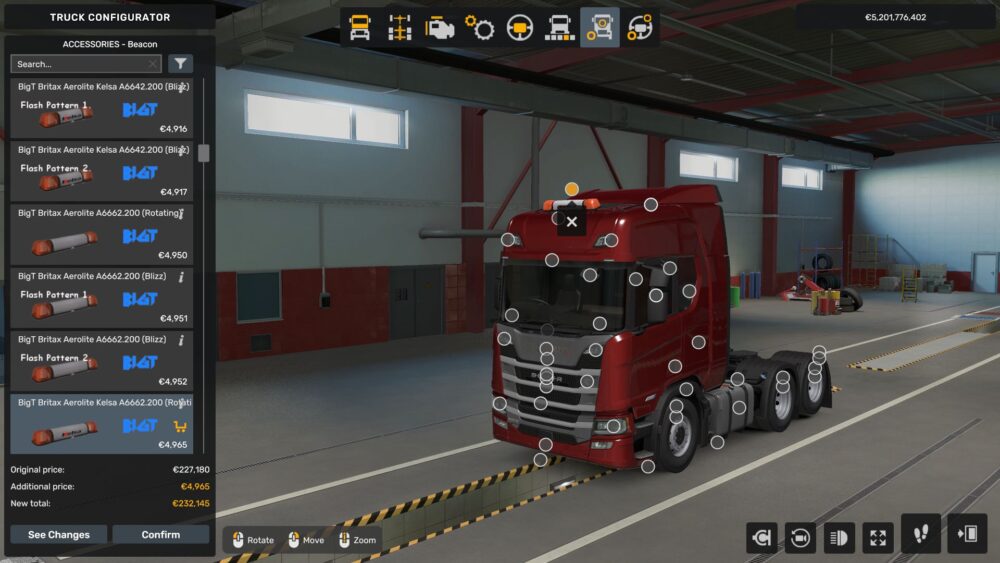
Task: Enter walk-around footsteps mode
Action: [920, 534]
